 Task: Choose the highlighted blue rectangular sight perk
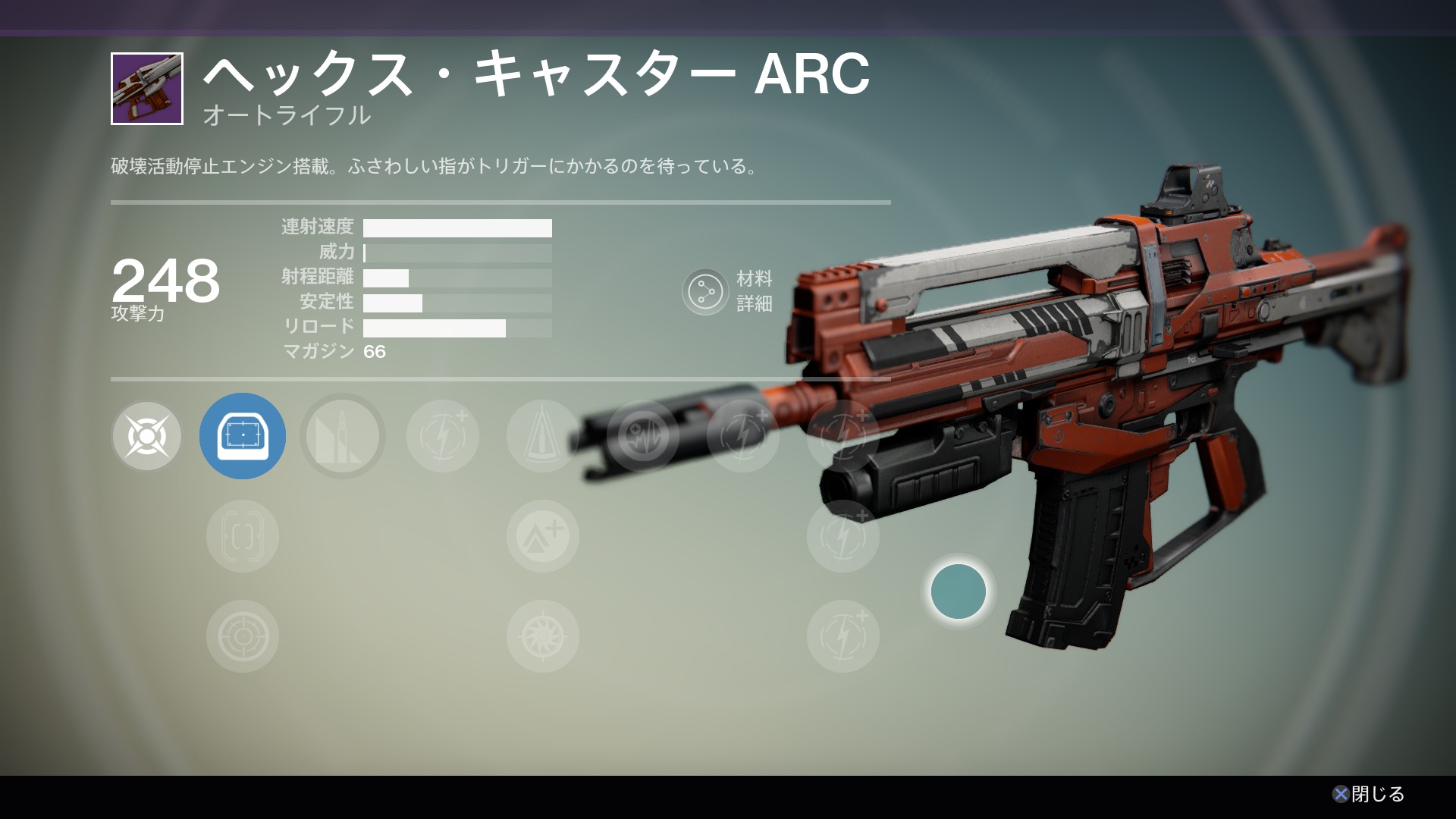click(243, 436)
